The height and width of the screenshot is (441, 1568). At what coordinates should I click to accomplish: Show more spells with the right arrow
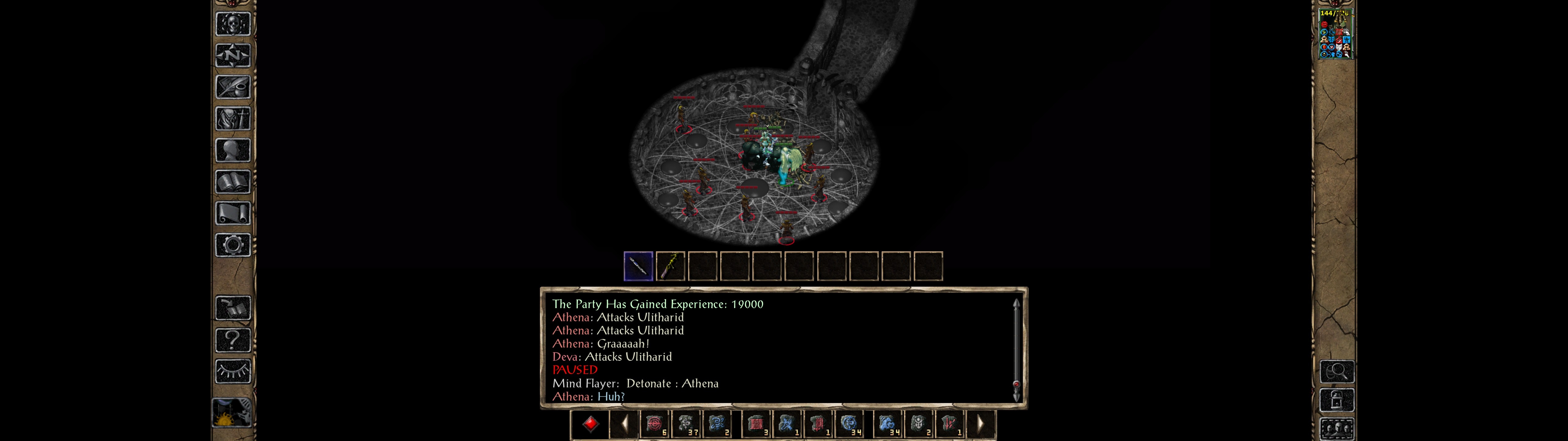(980, 423)
